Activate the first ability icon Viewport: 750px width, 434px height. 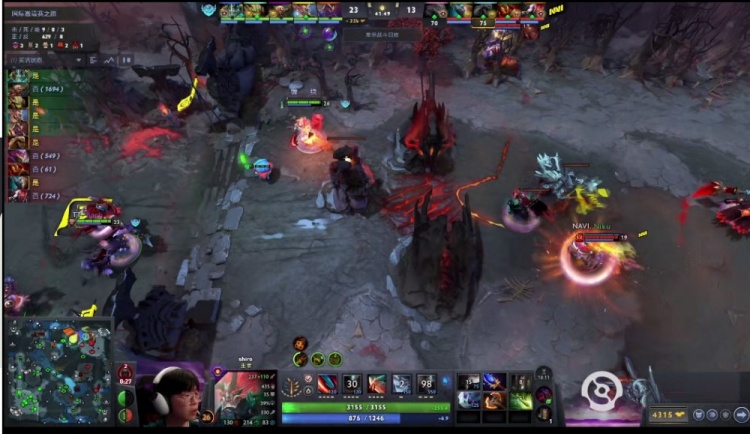(x=326, y=384)
